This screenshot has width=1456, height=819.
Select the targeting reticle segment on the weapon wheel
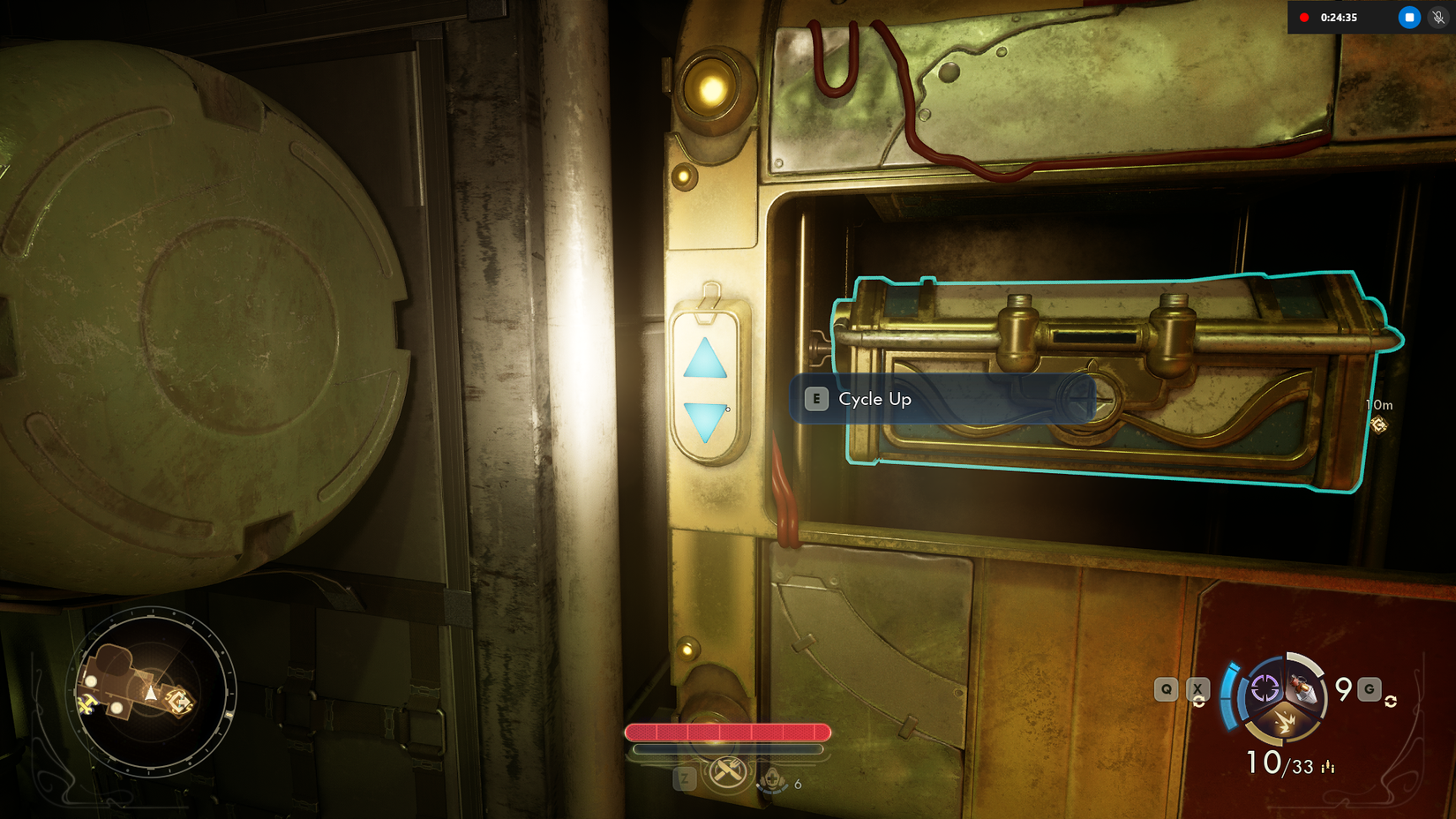(1265, 689)
